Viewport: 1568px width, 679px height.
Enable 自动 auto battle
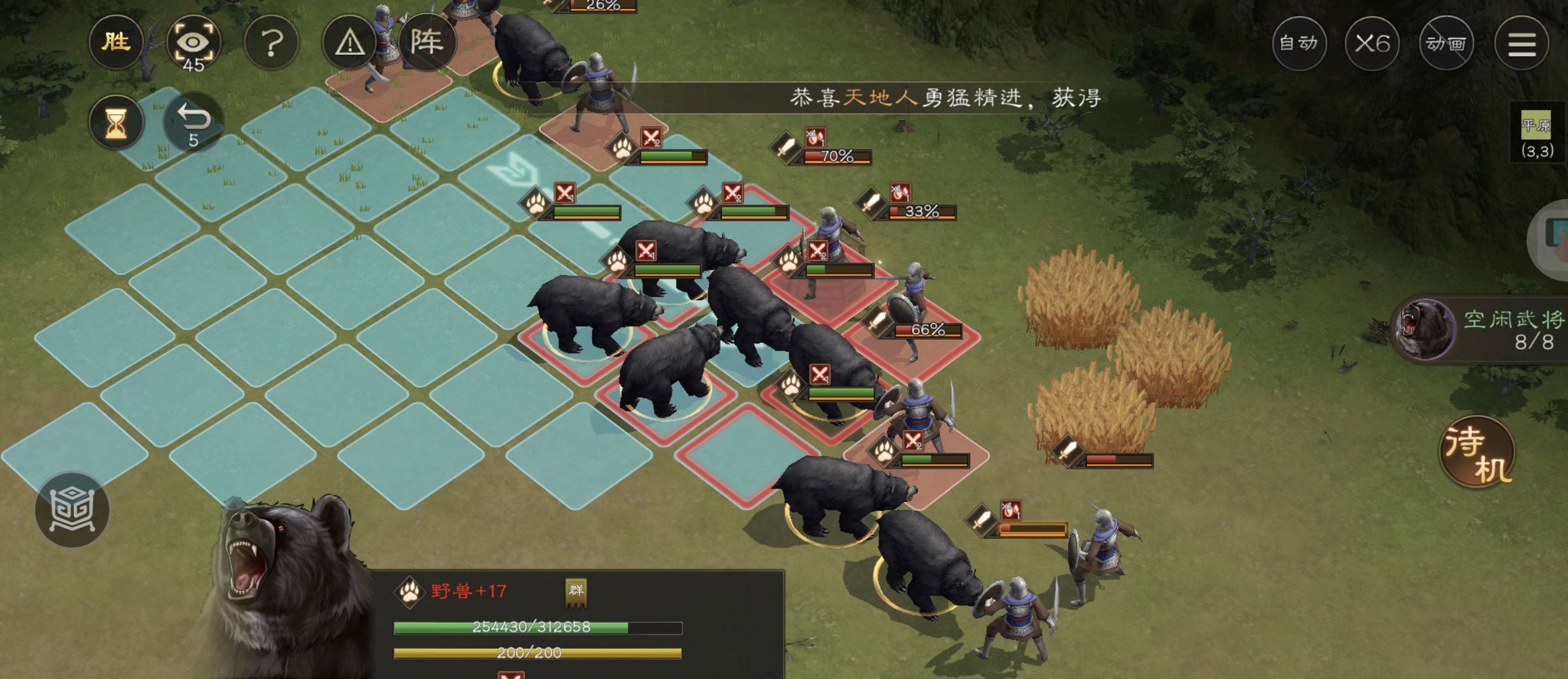[1299, 43]
